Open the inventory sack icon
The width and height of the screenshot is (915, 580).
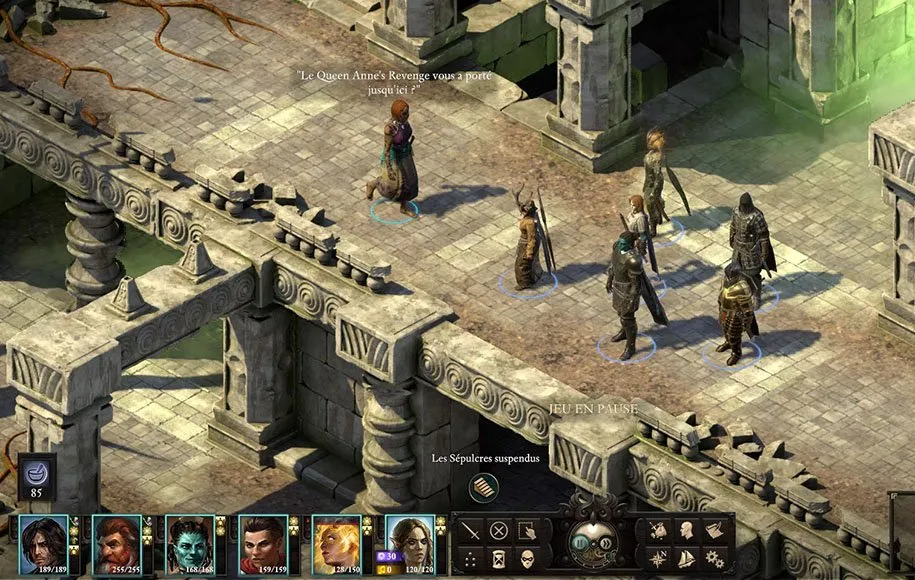659,531
